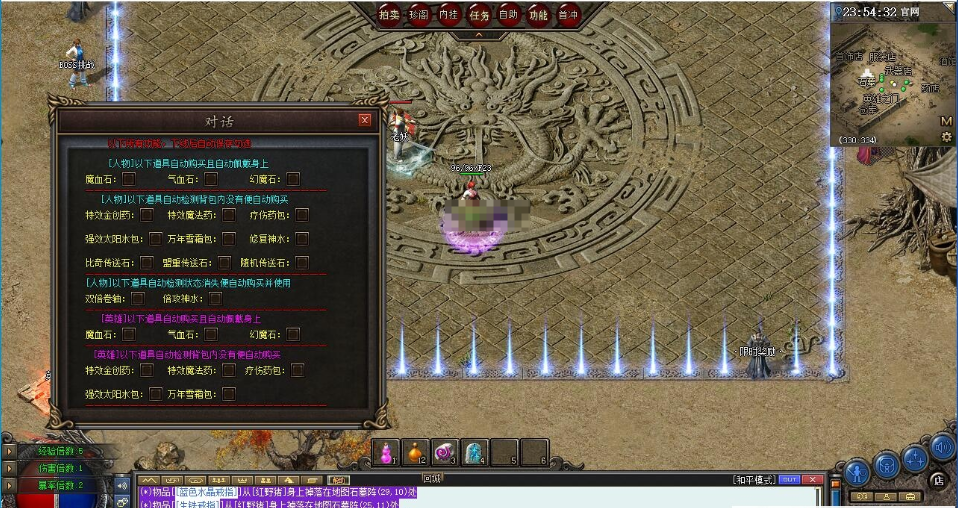Open the 首冲 first-recharge menu
Viewport: 958px width, 508px height.
(568, 15)
